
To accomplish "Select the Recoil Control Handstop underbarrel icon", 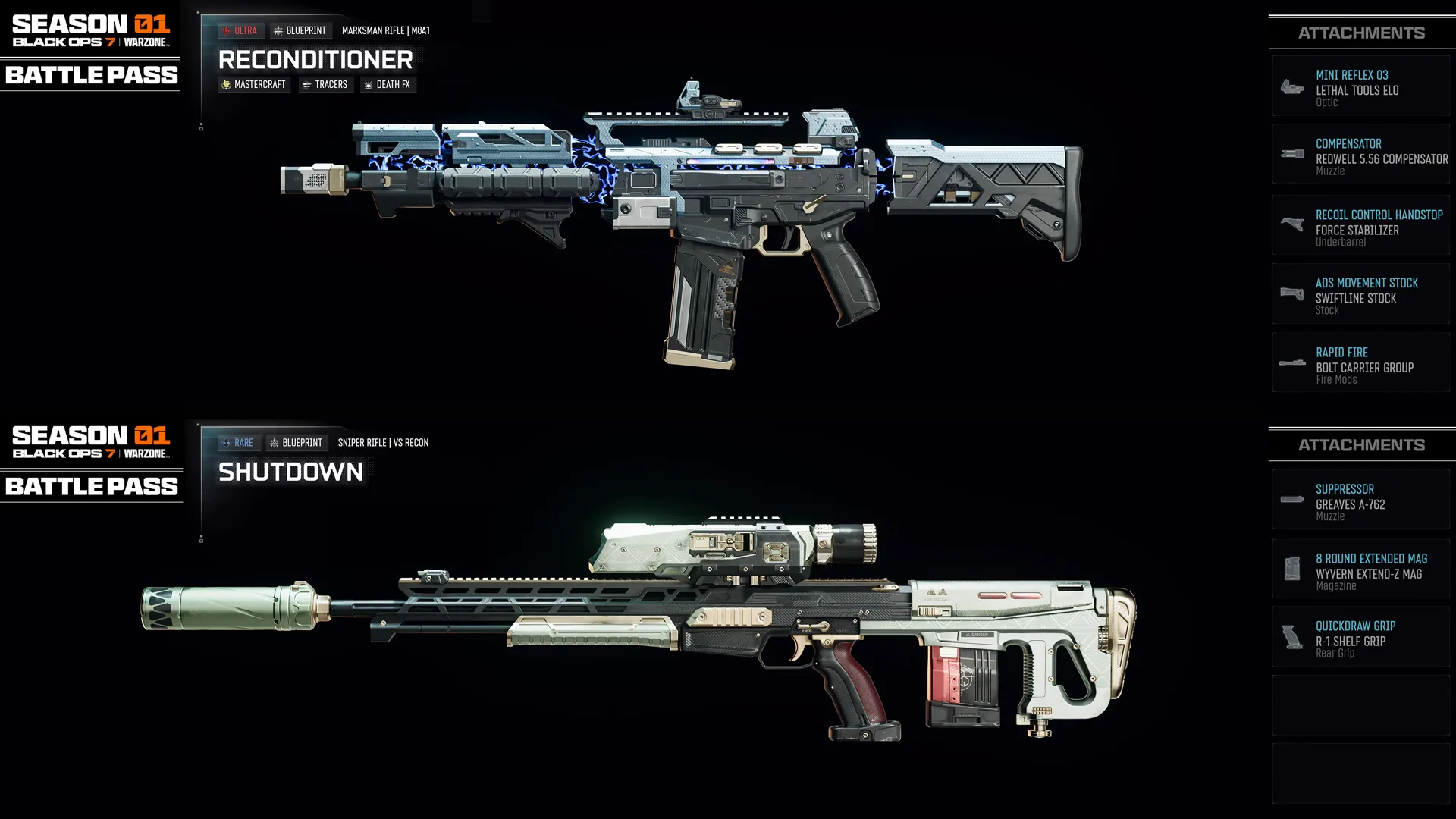I will tap(1291, 224).
